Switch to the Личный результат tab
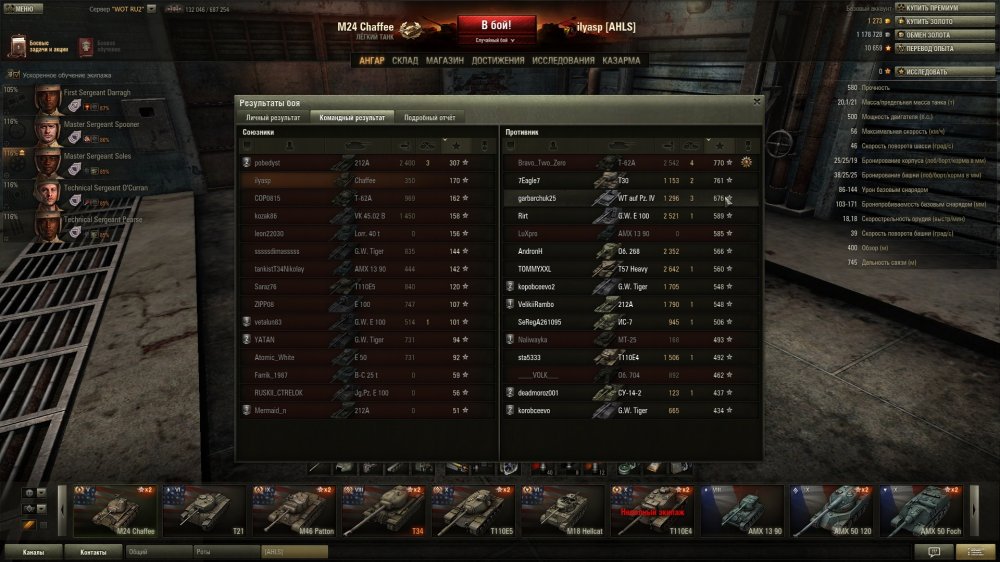Viewport: 1000px width, 562px height. tap(273, 117)
